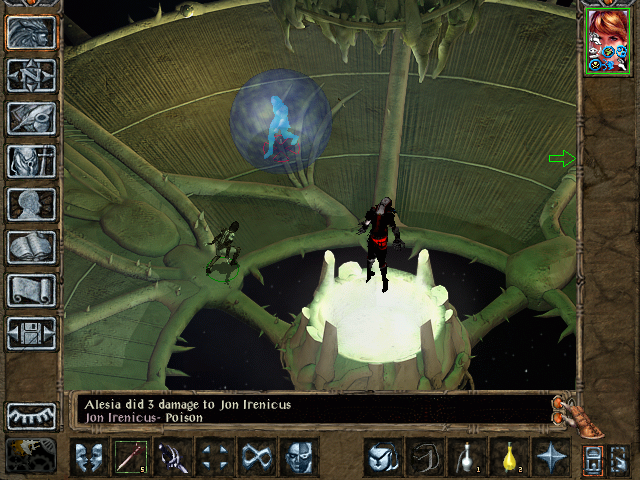Open the options floppy disk menu
Screen dimensions: 640x480
pyautogui.click(x=31, y=332)
